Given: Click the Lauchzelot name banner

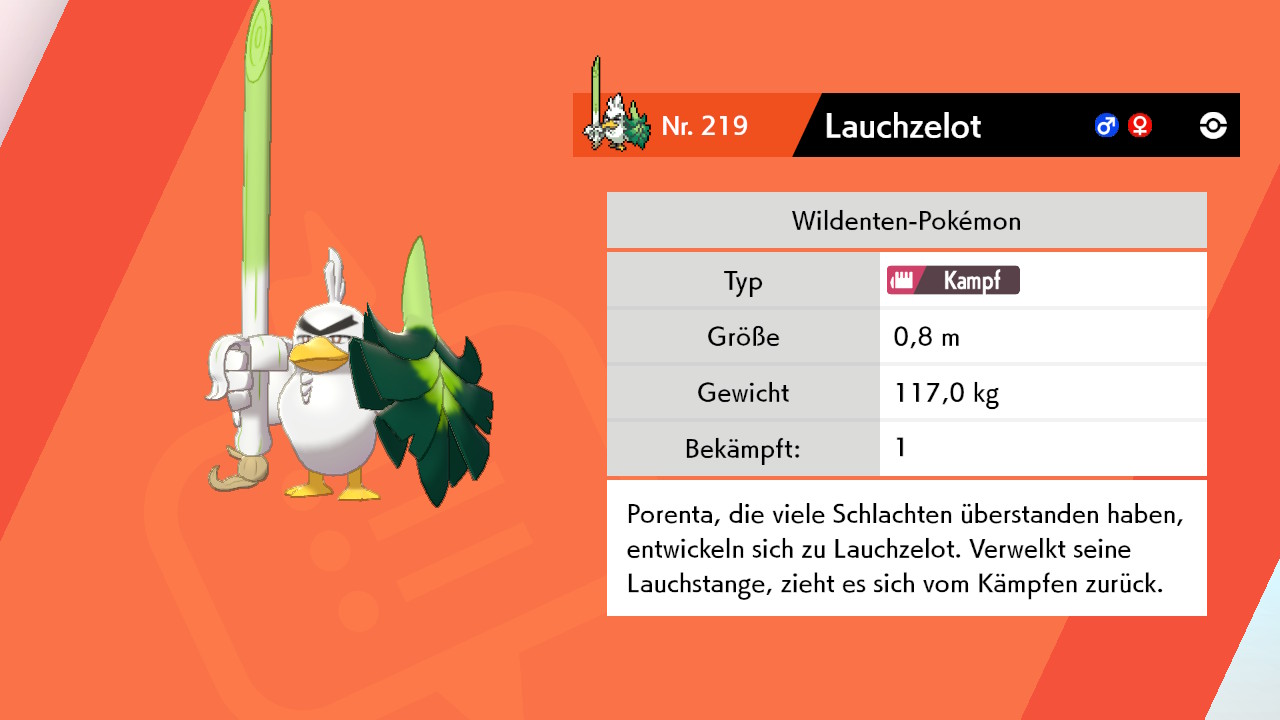Looking at the screenshot, I should click(x=903, y=126).
